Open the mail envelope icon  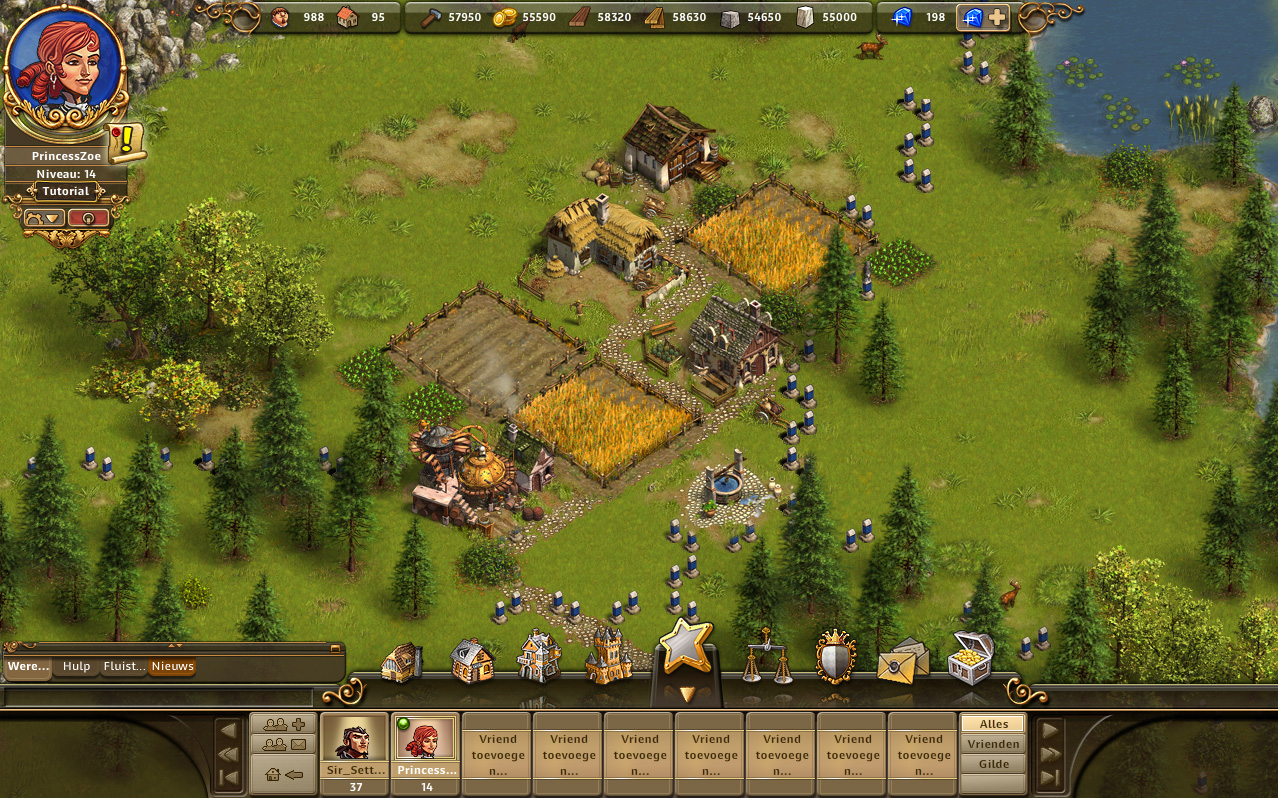coord(902,659)
